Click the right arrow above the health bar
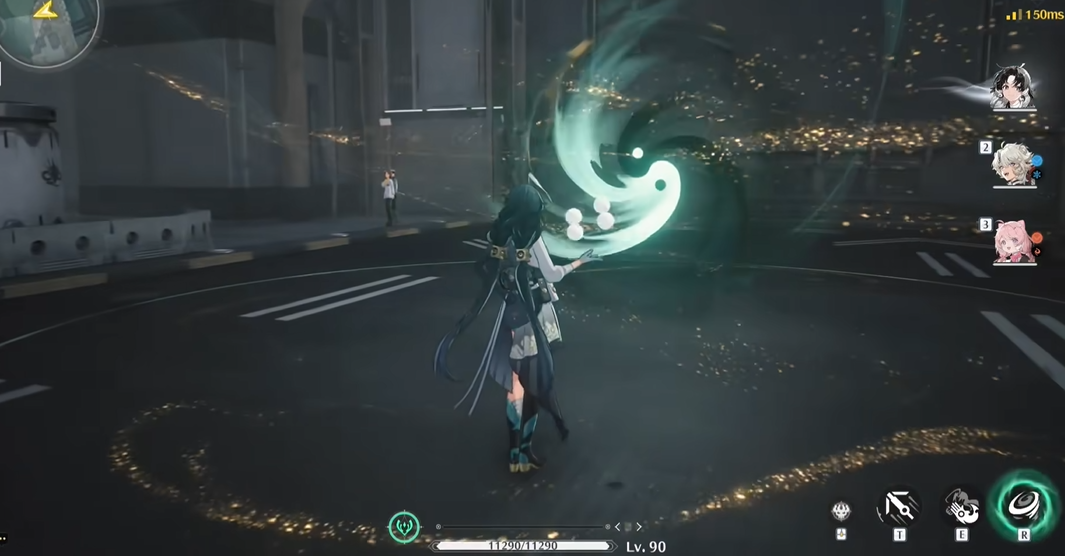Image resolution: width=1065 pixels, height=556 pixels. [639, 527]
